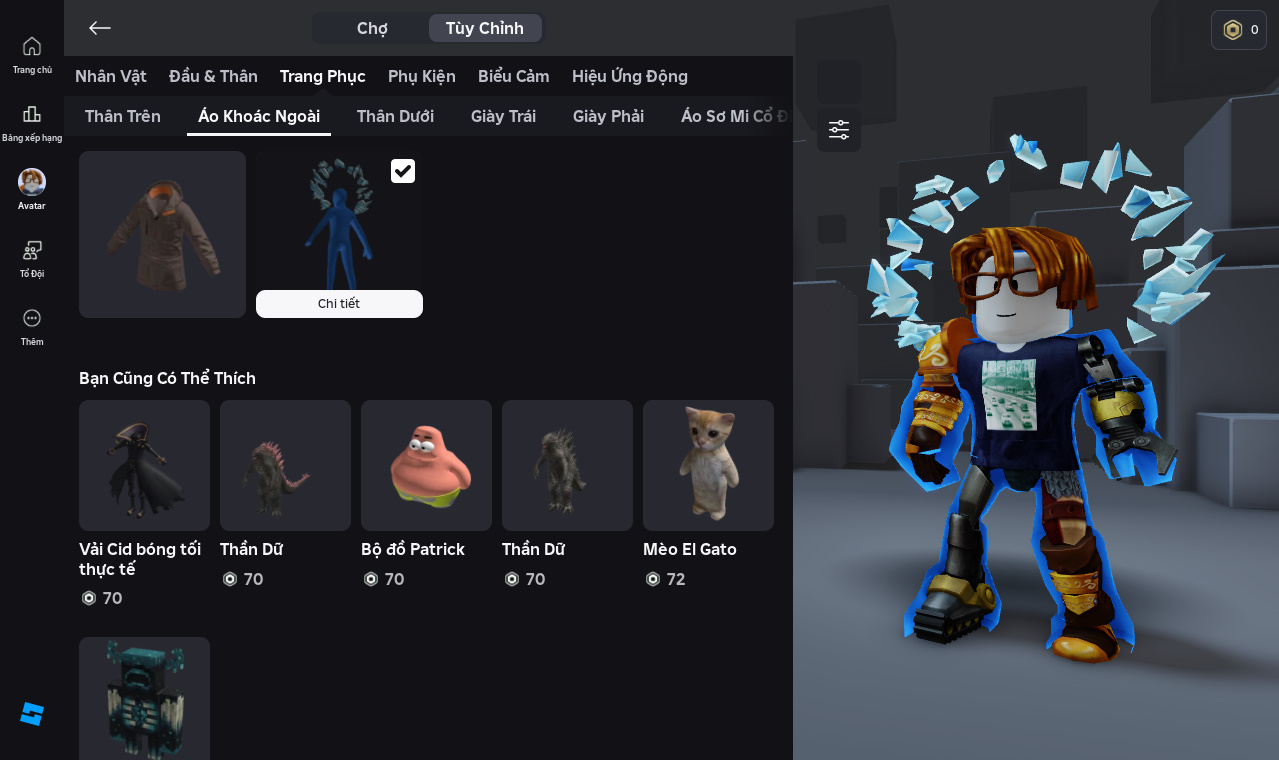Open the Giày Trái subcategory

[503, 116]
